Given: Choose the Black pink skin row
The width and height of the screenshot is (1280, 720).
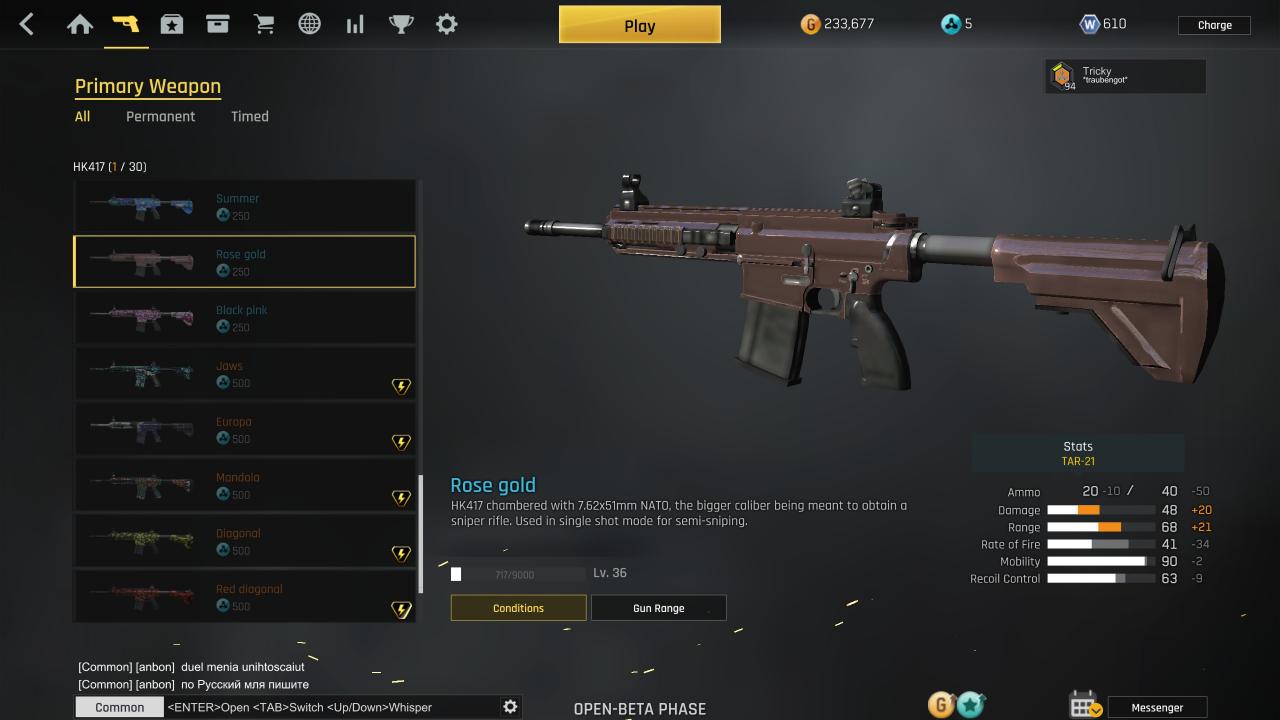Looking at the screenshot, I should pyautogui.click(x=244, y=318).
